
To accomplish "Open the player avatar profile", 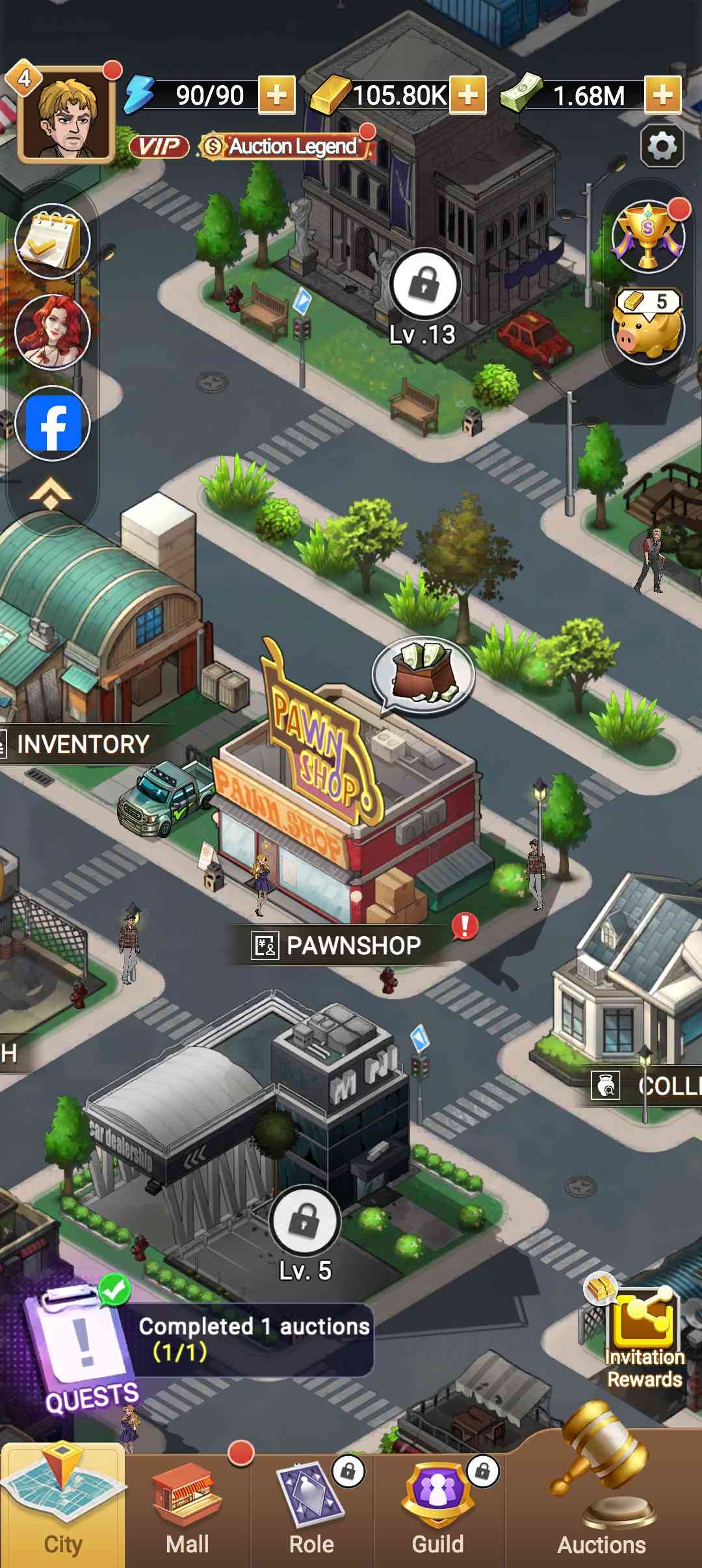I will pos(66,116).
